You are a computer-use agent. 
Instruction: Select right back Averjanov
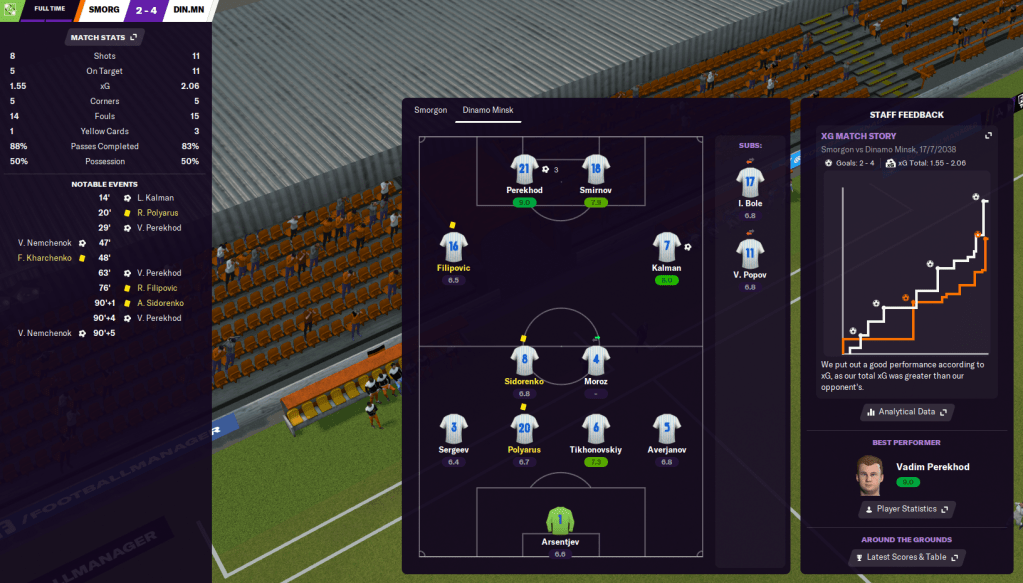[x=666, y=429]
